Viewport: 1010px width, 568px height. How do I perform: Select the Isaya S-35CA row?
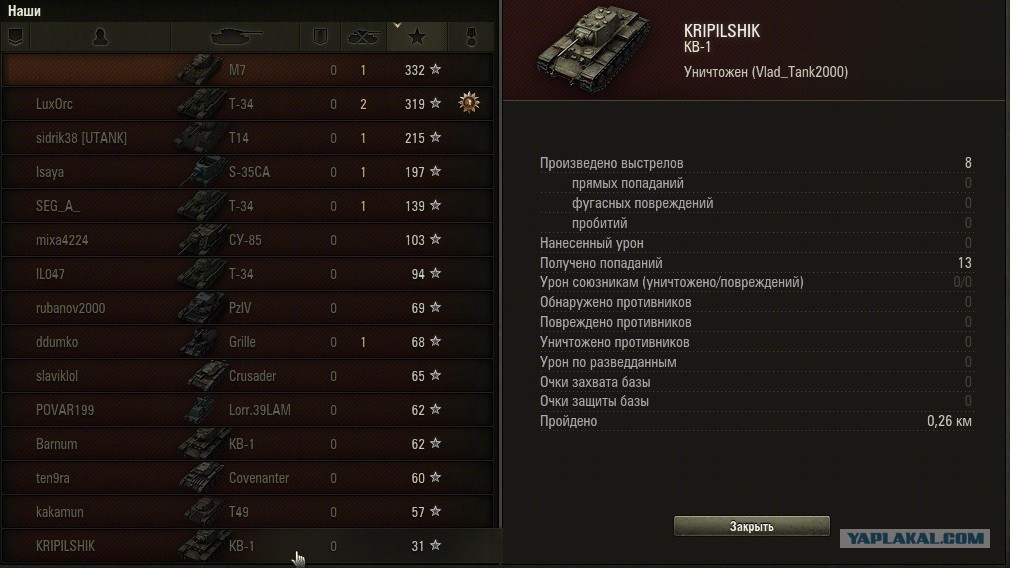tap(248, 172)
